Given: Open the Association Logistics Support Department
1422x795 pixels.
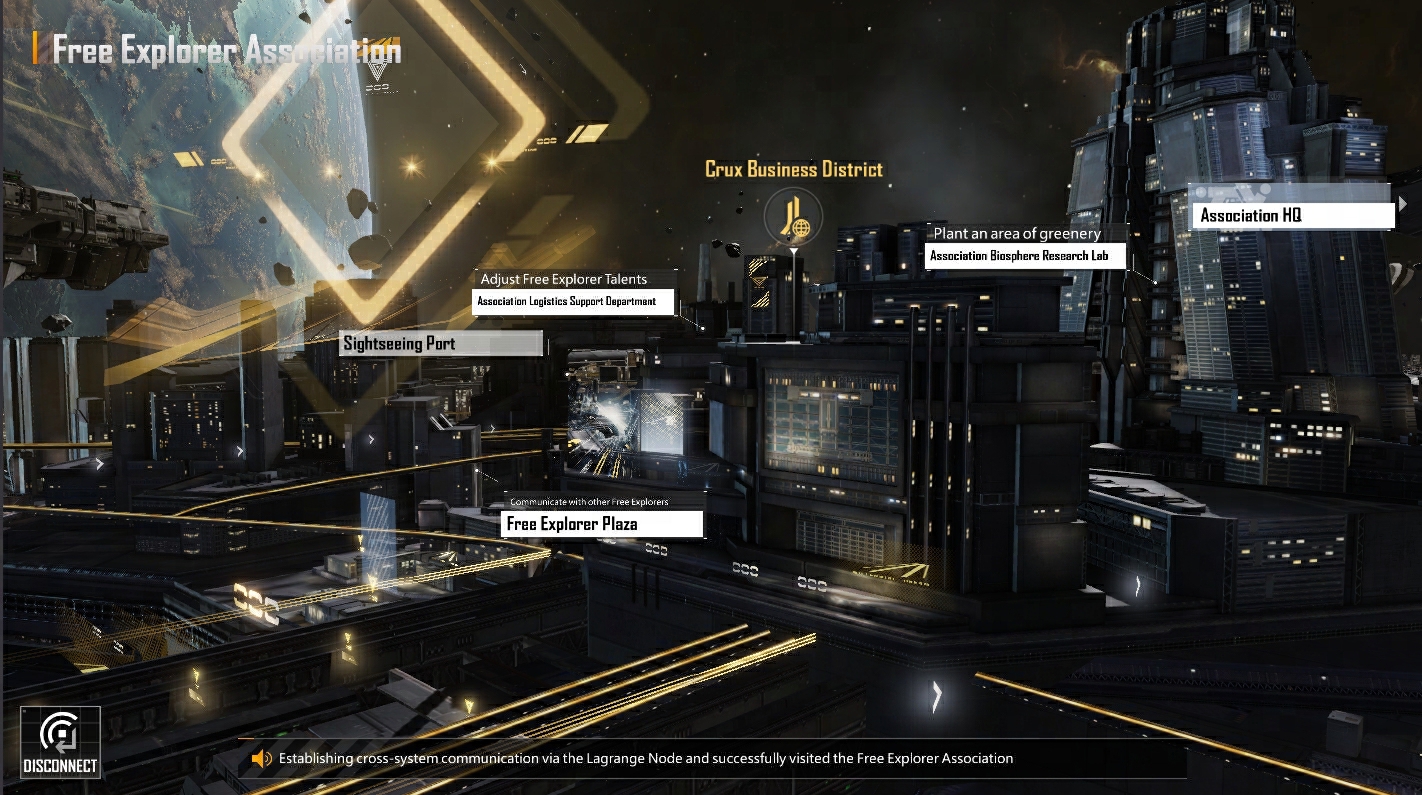Looking at the screenshot, I should [x=573, y=301].
